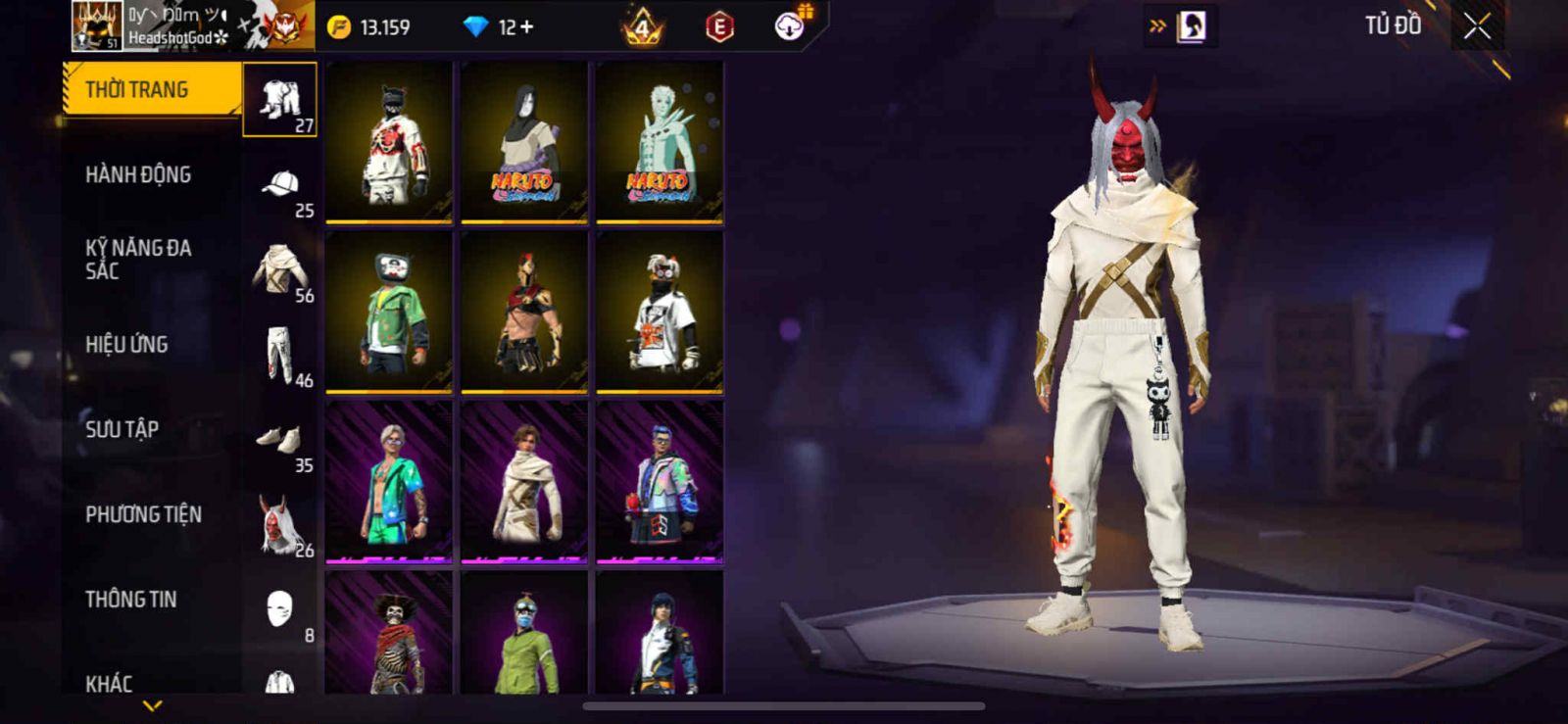
Task: Open the Thông Tin tab
Action: tap(130, 600)
